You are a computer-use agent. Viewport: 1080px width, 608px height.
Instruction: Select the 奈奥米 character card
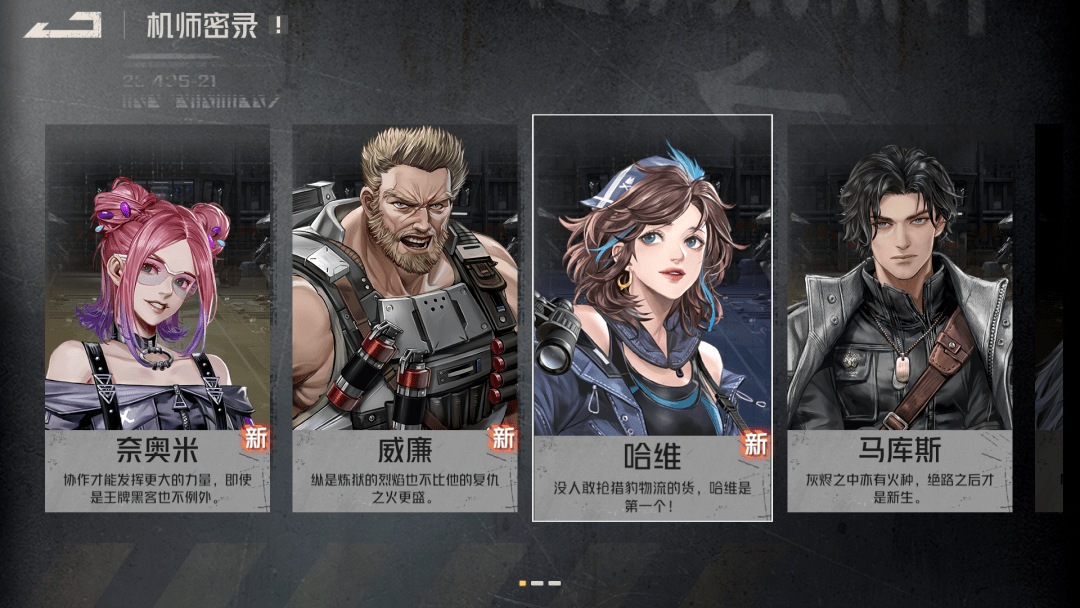point(157,318)
